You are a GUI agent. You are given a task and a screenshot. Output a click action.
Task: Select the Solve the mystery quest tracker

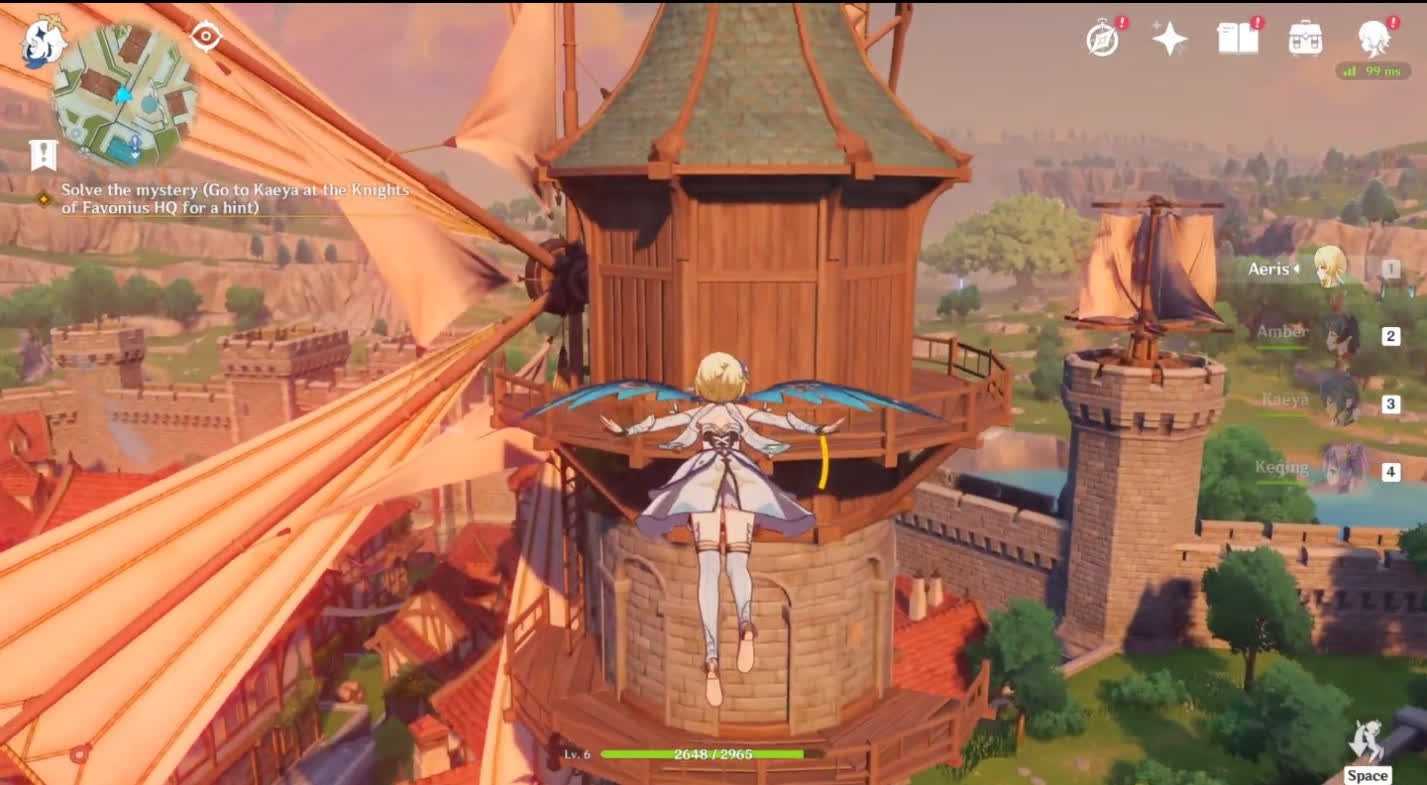(235, 198)
